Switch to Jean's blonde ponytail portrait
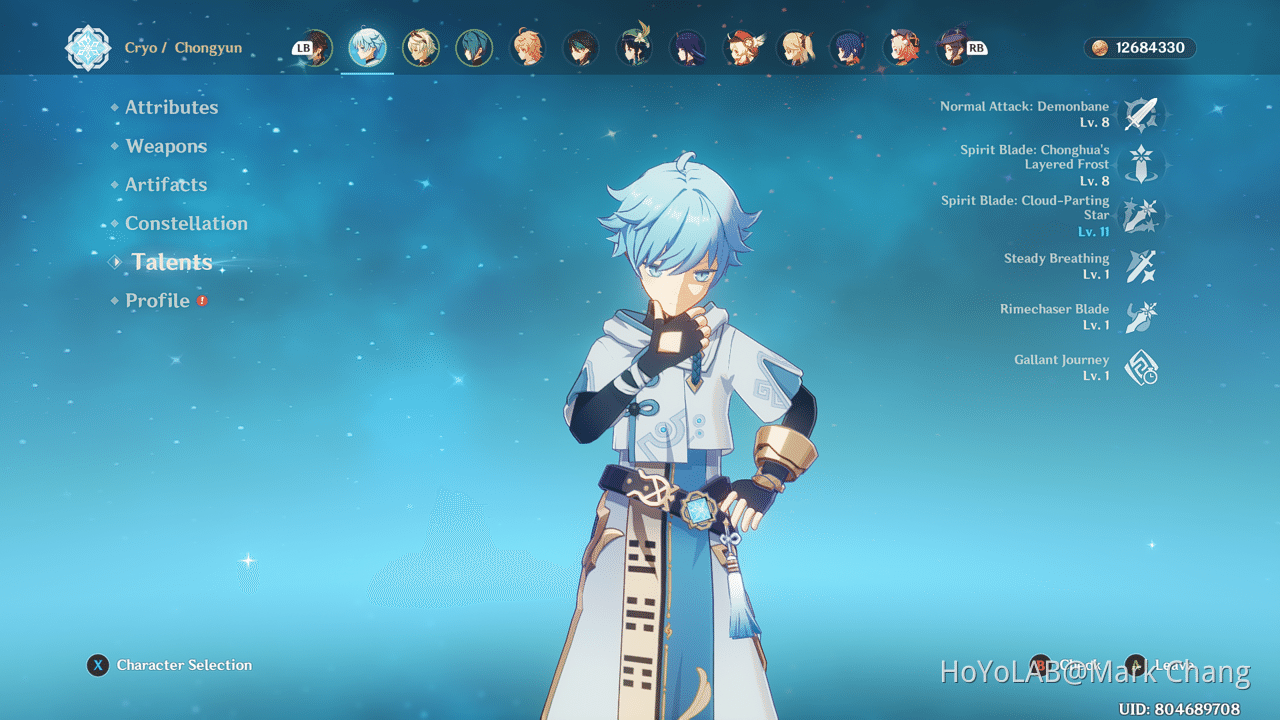This screenshot has width=1280, height=720. [x=796, y=48]
